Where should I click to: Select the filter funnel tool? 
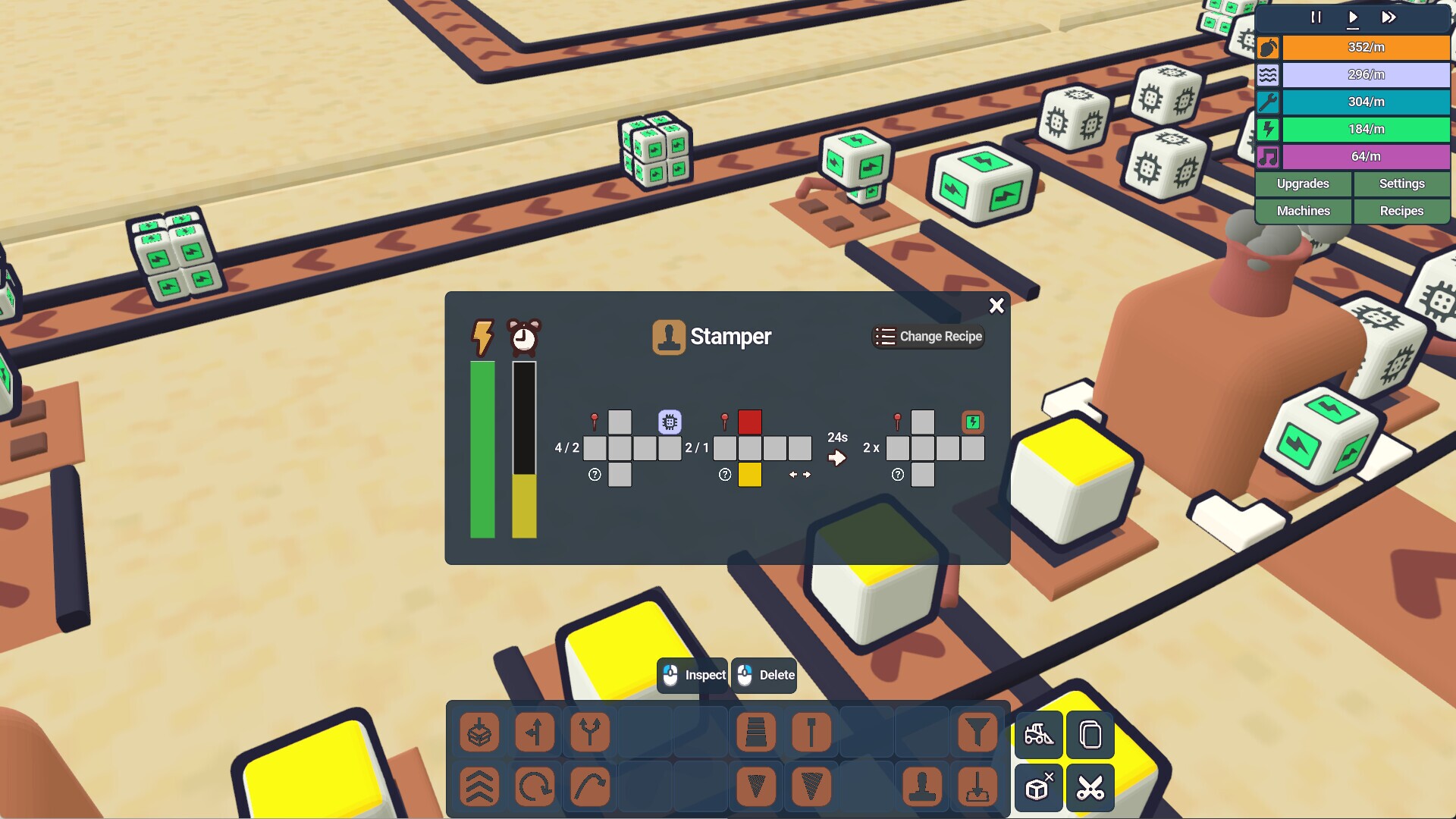[x=977, y=733]
